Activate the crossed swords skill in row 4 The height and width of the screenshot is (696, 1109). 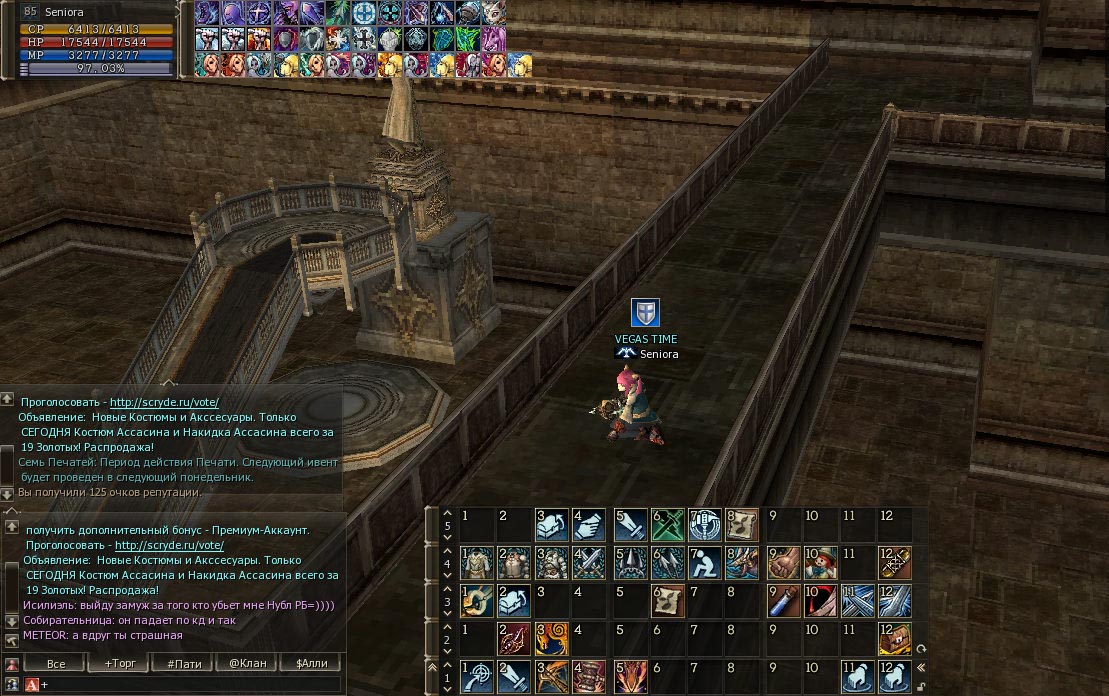pos(590,562)
